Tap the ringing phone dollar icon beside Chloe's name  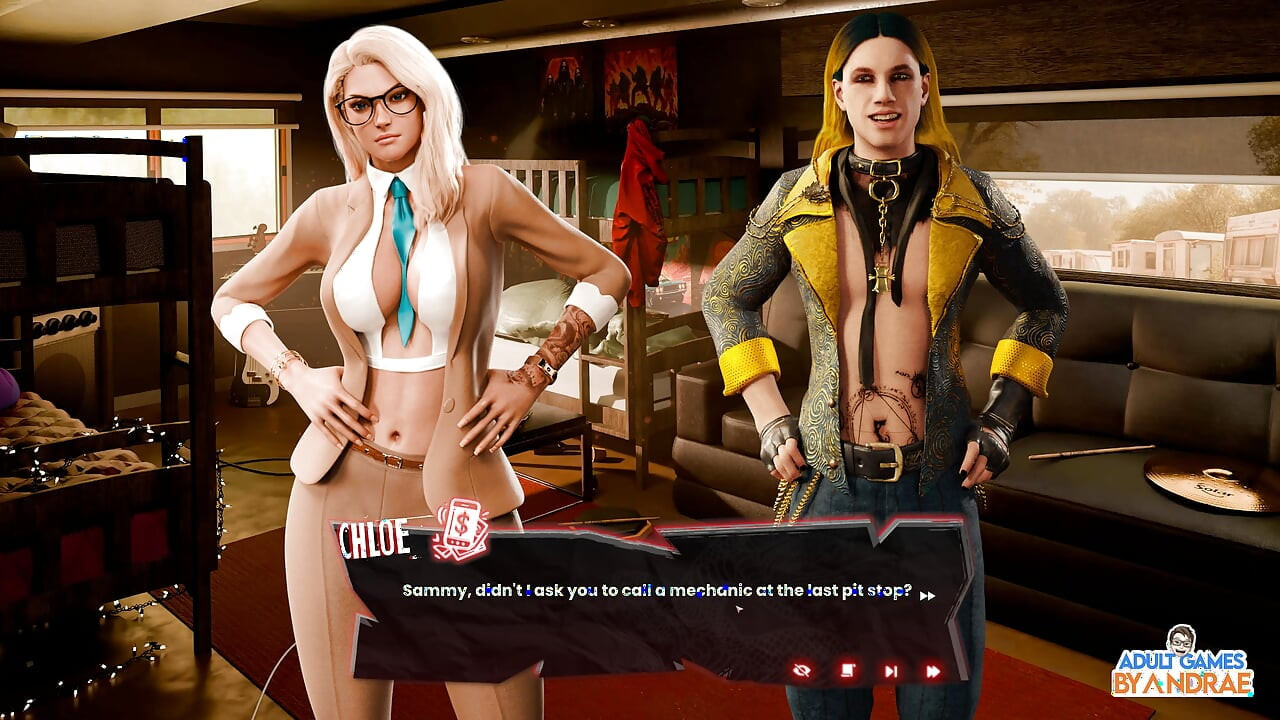[x=459, y=532]
